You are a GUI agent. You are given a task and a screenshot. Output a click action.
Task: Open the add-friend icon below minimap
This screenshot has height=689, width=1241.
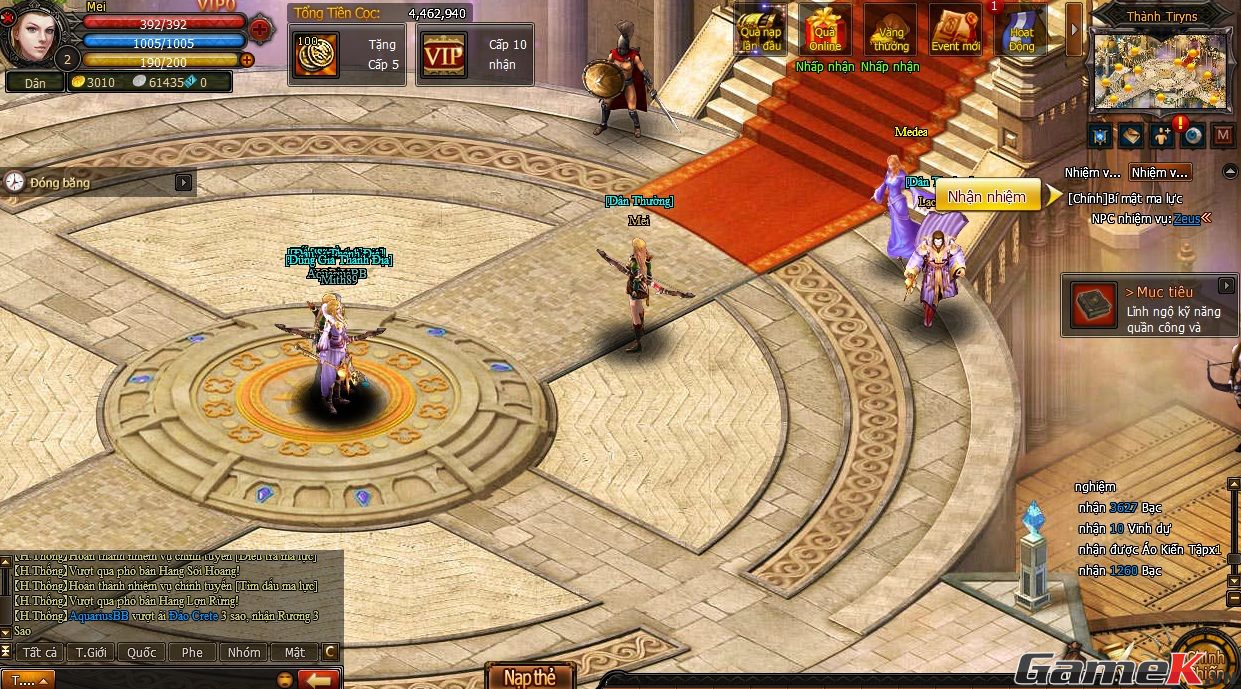pos(1162,135)
